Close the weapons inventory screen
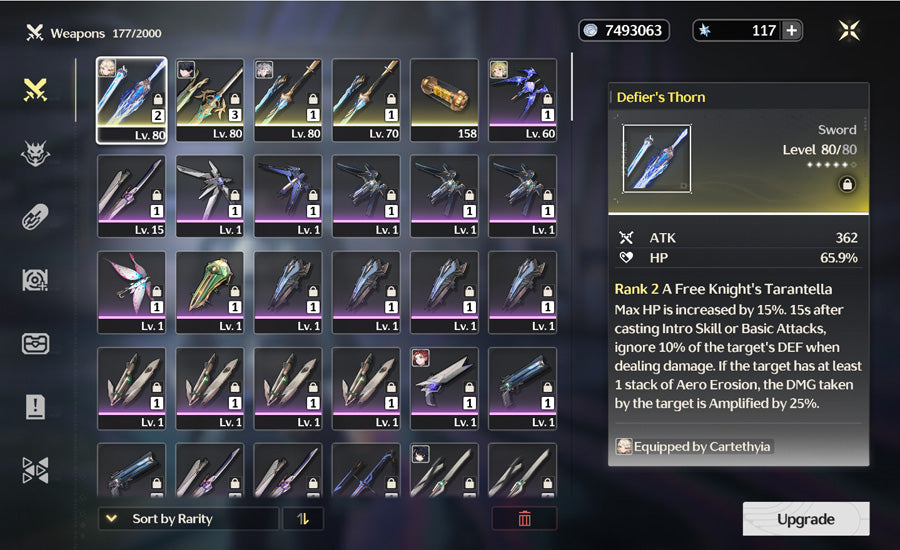Screen dimensions: 900x550 click(849, 30)
